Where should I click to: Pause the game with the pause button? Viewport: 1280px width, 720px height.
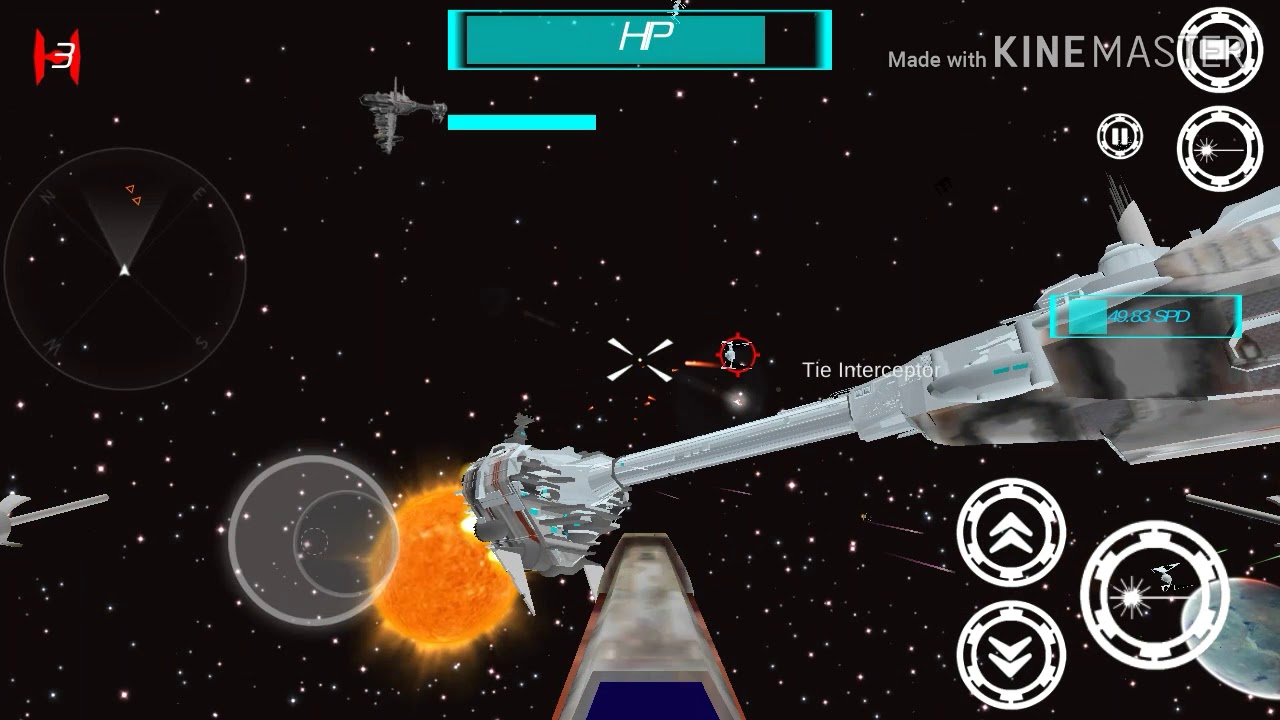point(1120,136)
